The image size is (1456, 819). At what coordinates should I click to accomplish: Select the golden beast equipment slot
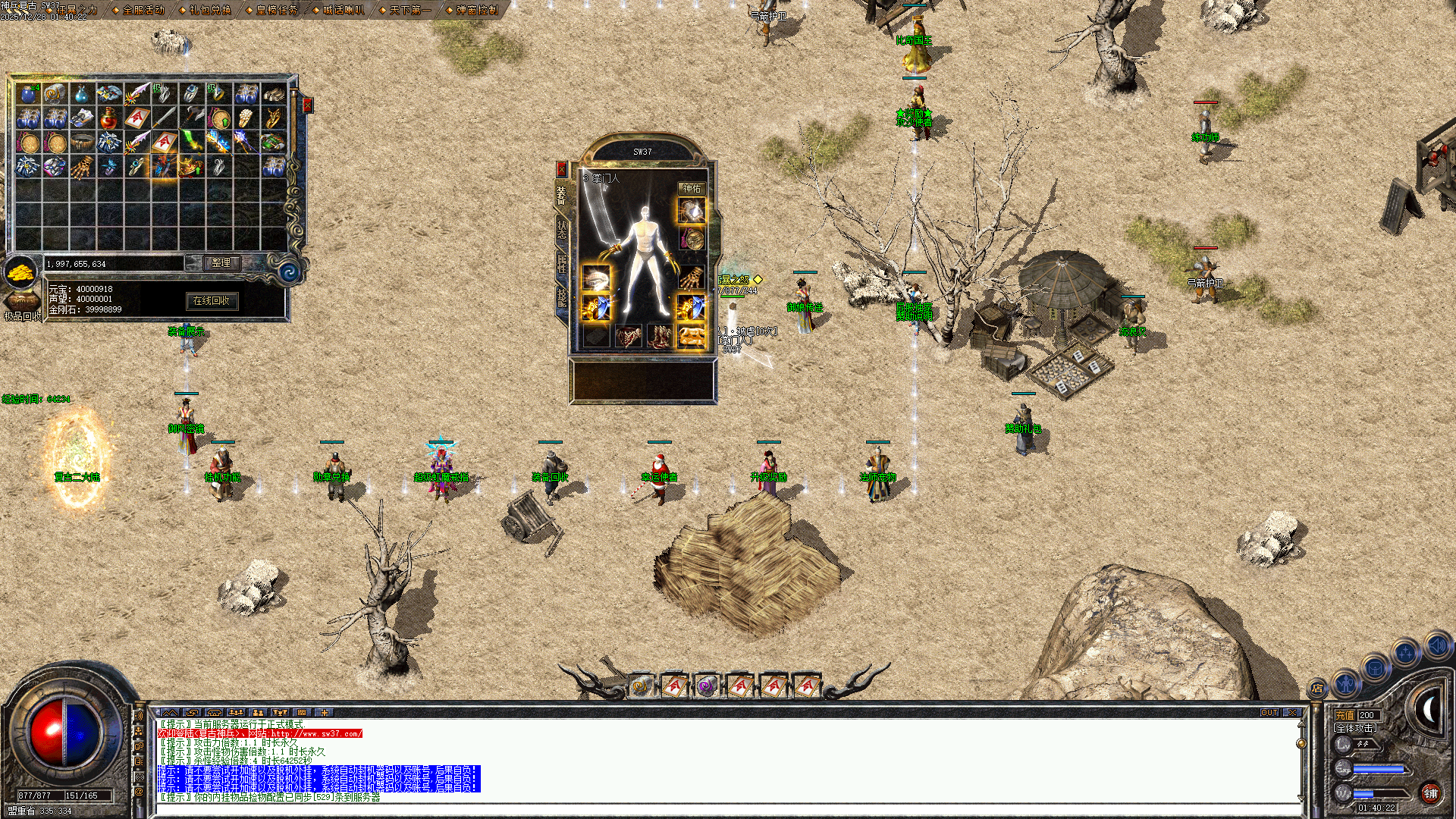point(691,336)
